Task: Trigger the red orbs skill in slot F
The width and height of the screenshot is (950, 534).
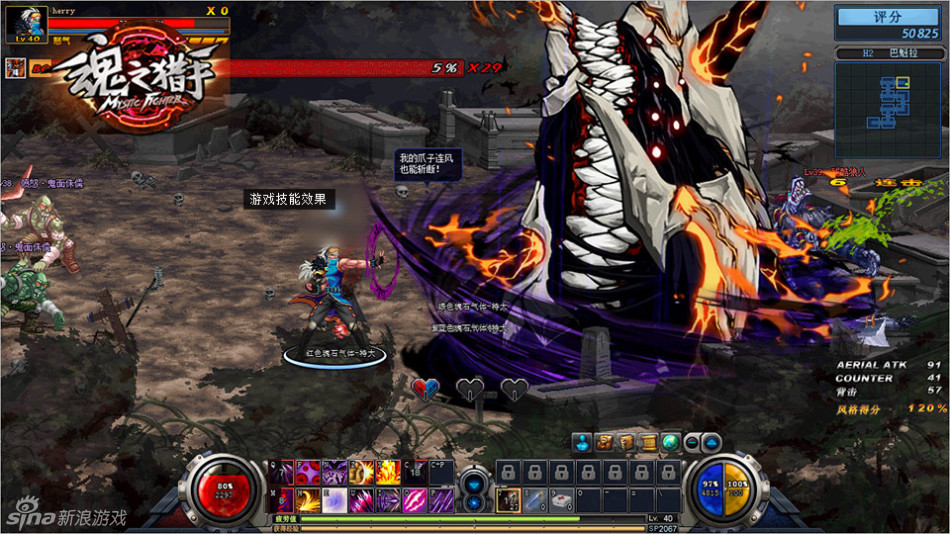Action: (306, 472)
